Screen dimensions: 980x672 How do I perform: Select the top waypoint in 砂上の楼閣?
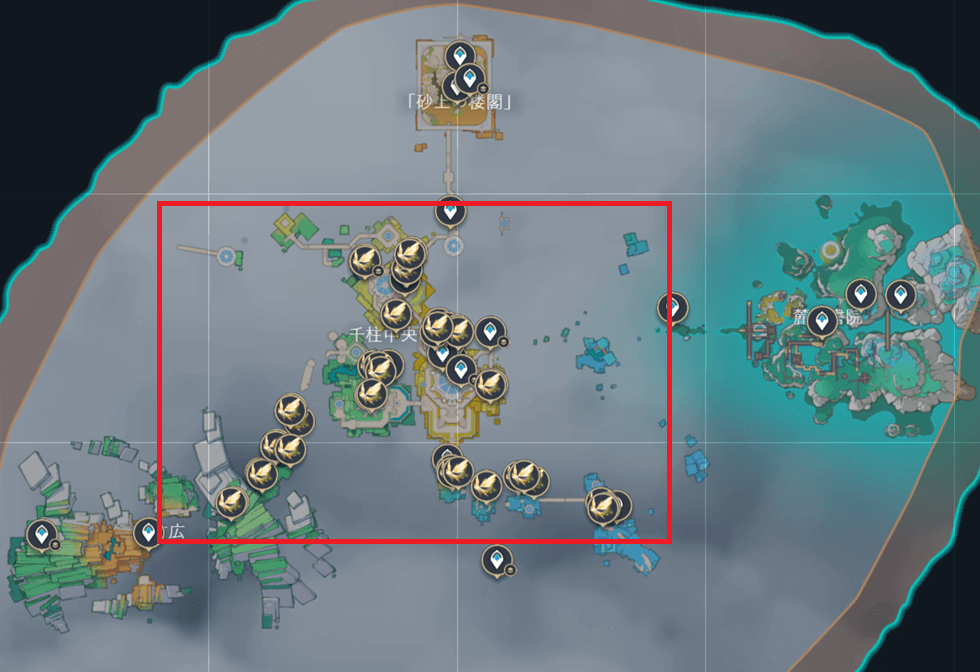[x=459, y=56]
